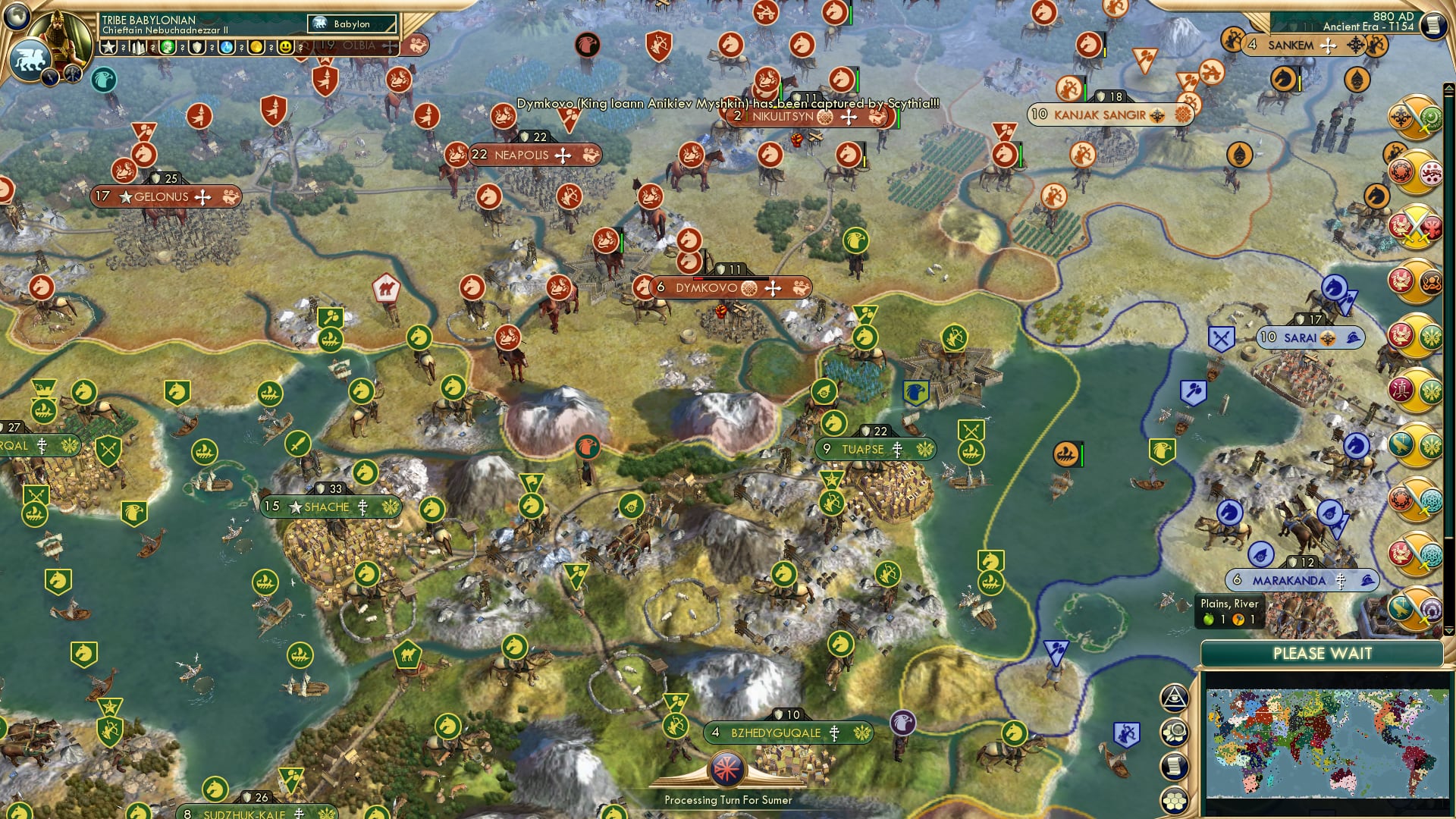Screen dimensions: 1456x819
Task: Click the monument icon beside the star on top bar
Action: [137, 47]
